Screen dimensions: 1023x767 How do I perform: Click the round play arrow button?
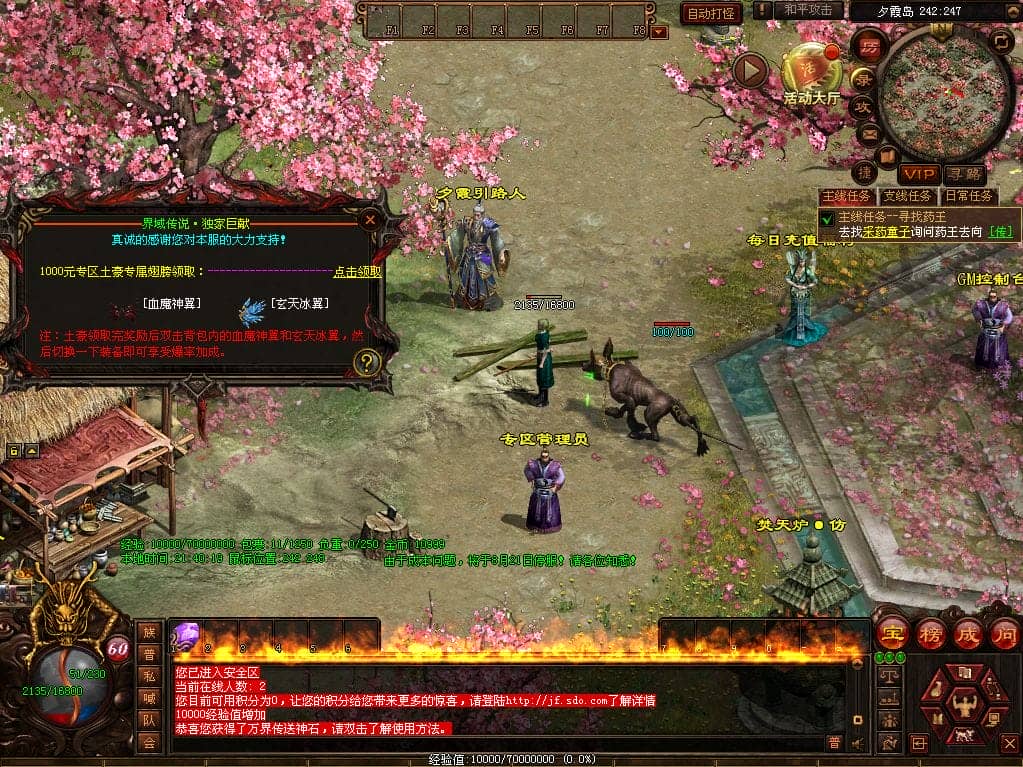pos(750,70)
